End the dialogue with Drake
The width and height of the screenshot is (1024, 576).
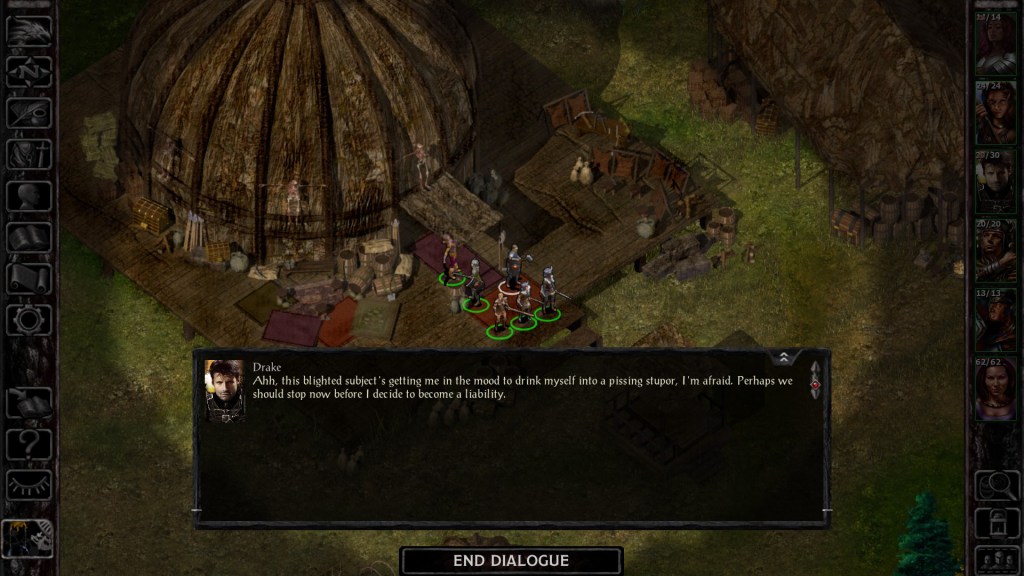(x=511, y=561)
